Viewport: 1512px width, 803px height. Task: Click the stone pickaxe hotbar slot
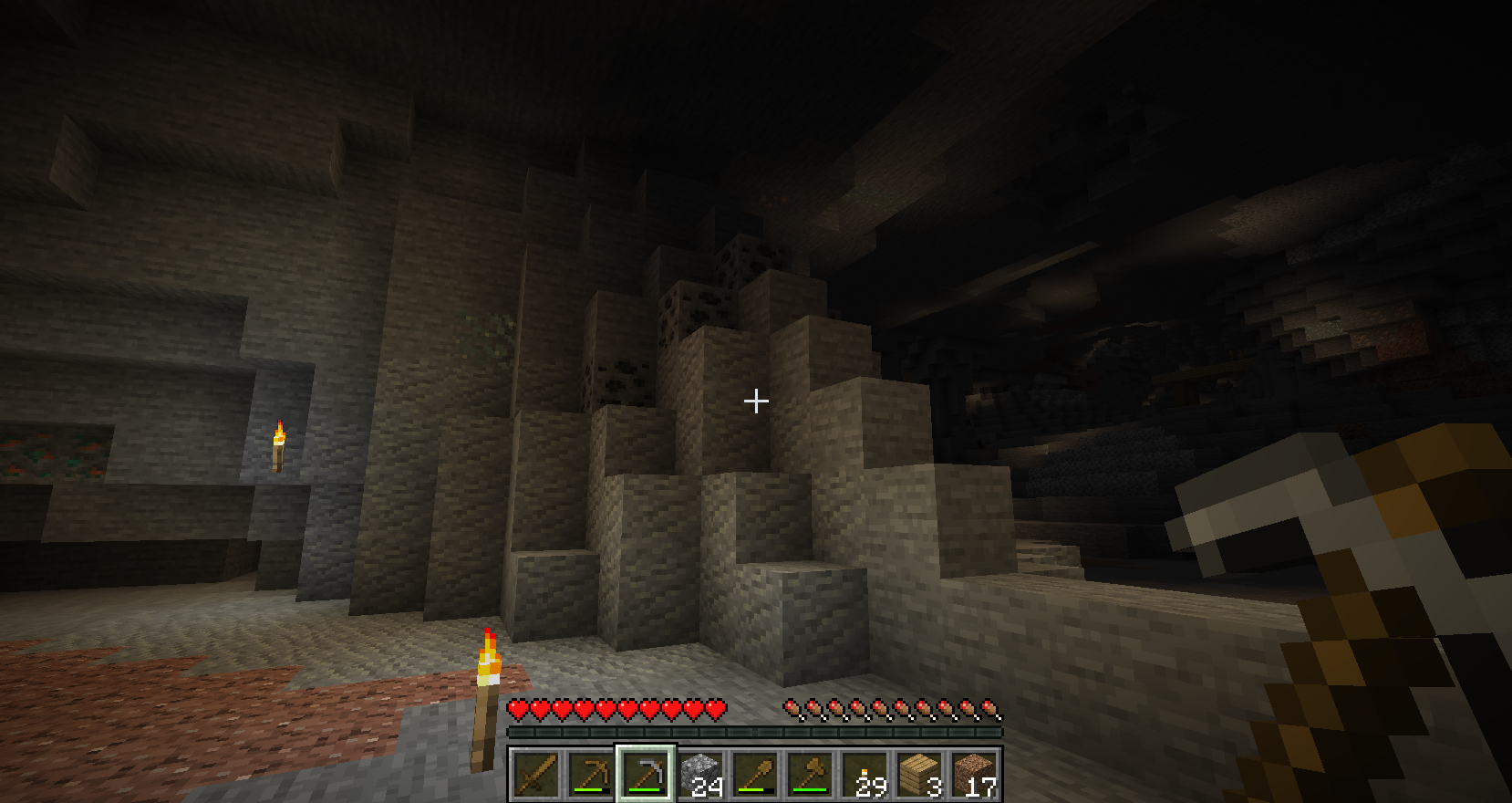pyautogui.click(x=646, y=774)
